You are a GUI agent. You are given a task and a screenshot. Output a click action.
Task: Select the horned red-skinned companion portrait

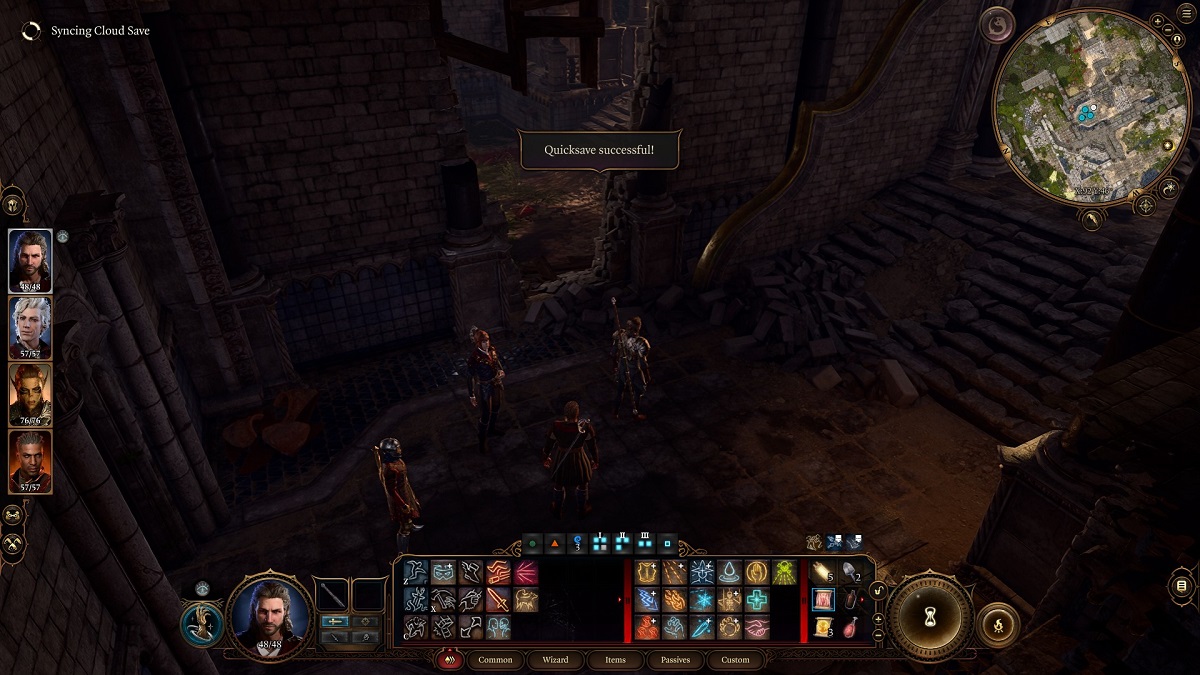pos(30,394)
